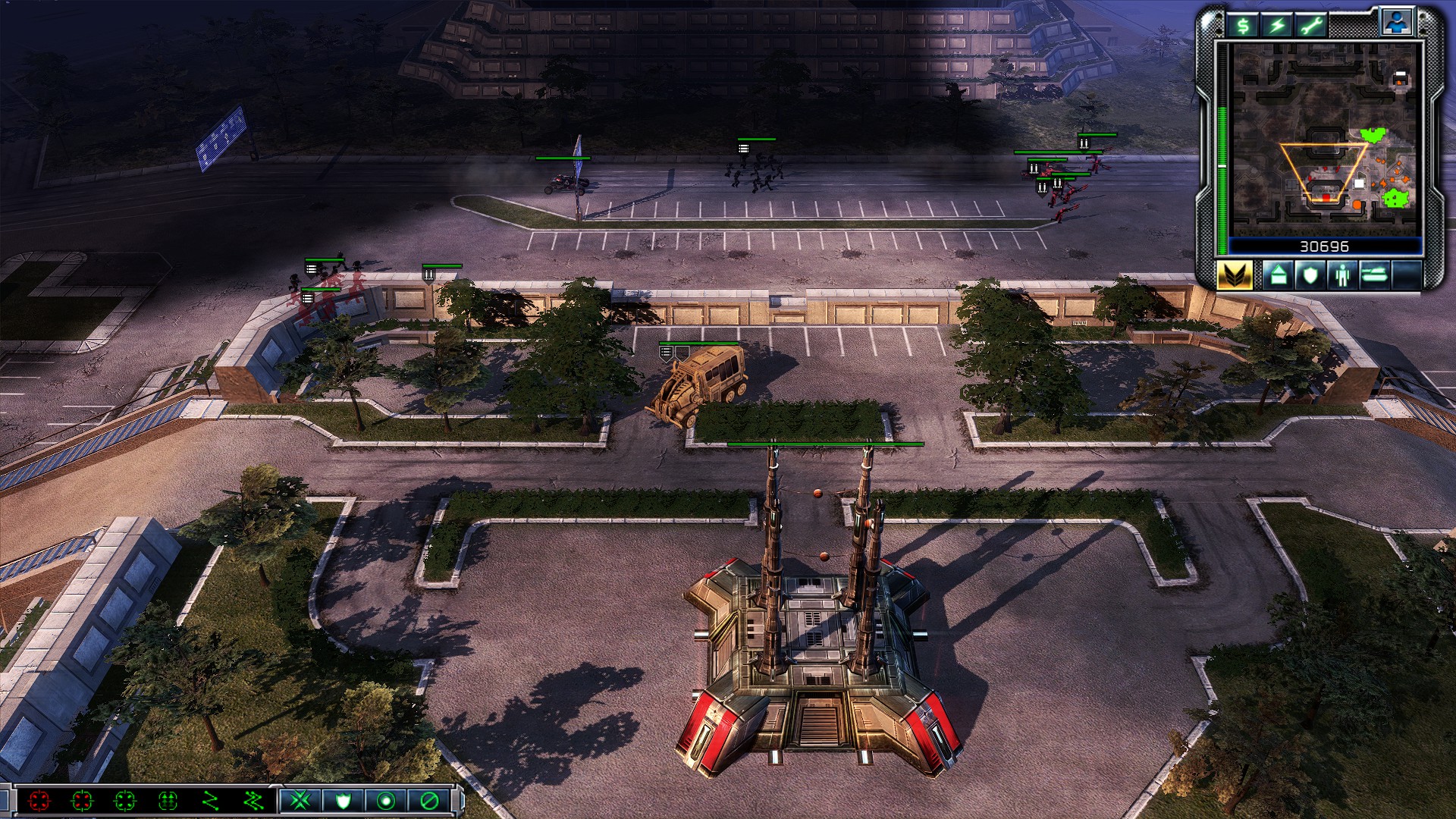Switch to the infantry build tab
Viewport: 1456px width, 819px height.
point(1342,275)
